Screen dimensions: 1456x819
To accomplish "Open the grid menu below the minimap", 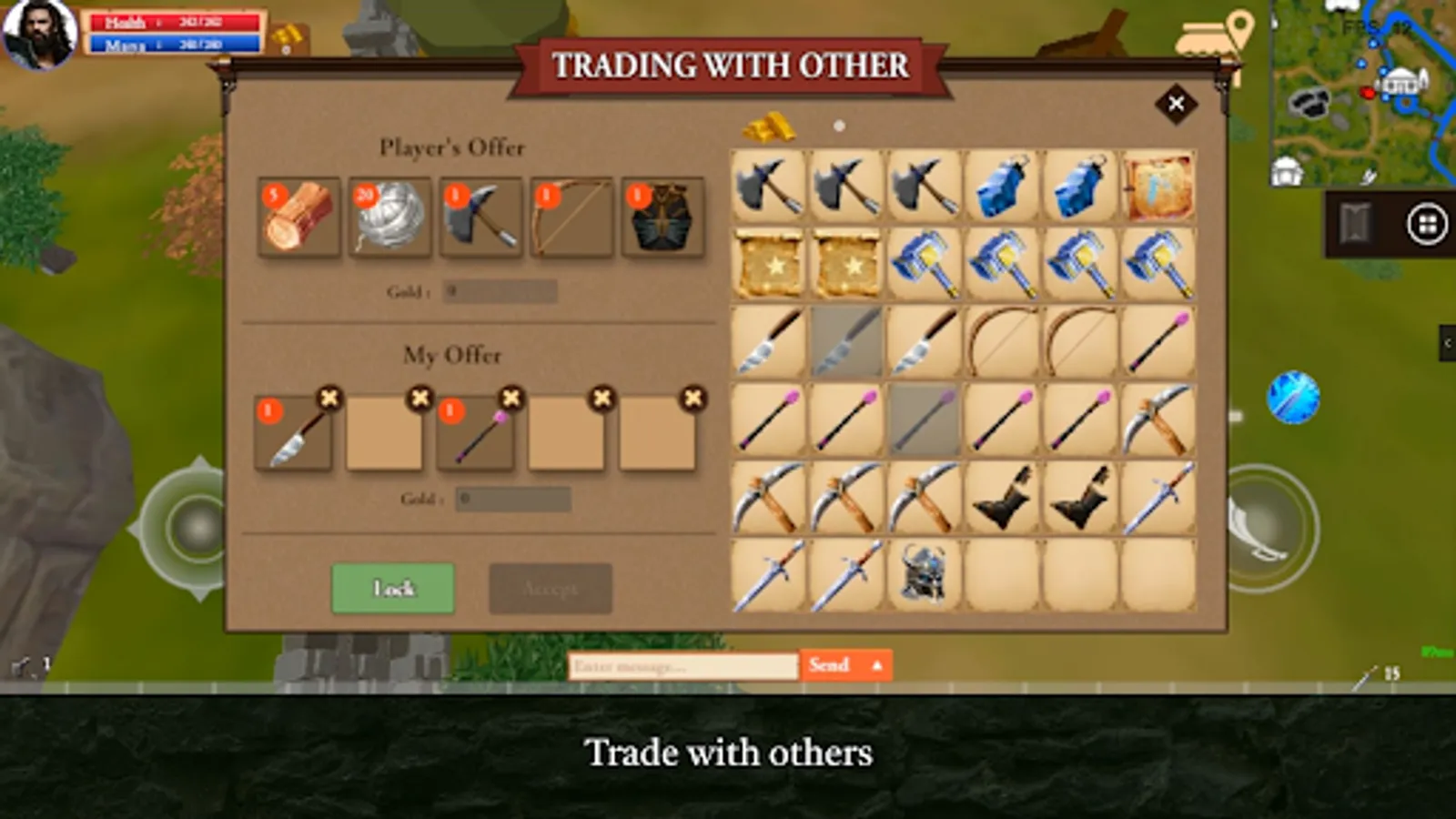I will point(1426,224).
